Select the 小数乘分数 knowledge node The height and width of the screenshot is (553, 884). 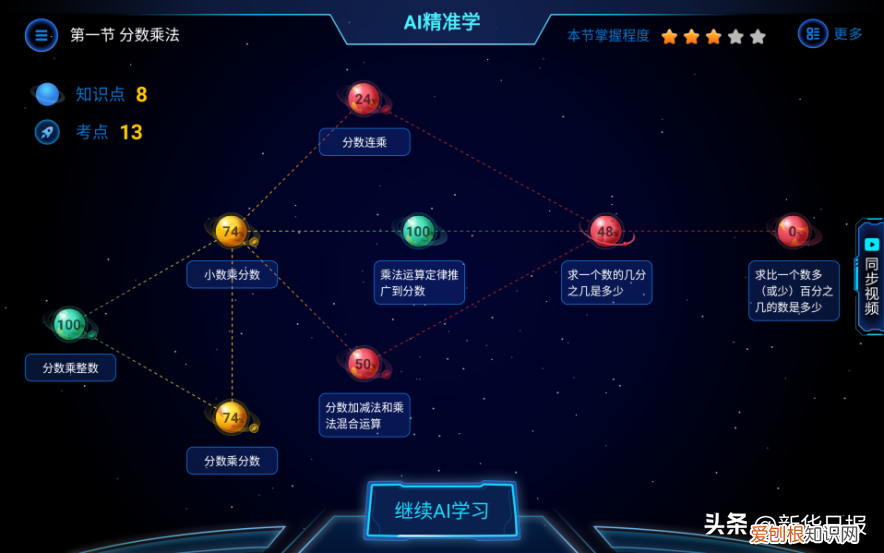pyautogui.click(x=231, y=232)
